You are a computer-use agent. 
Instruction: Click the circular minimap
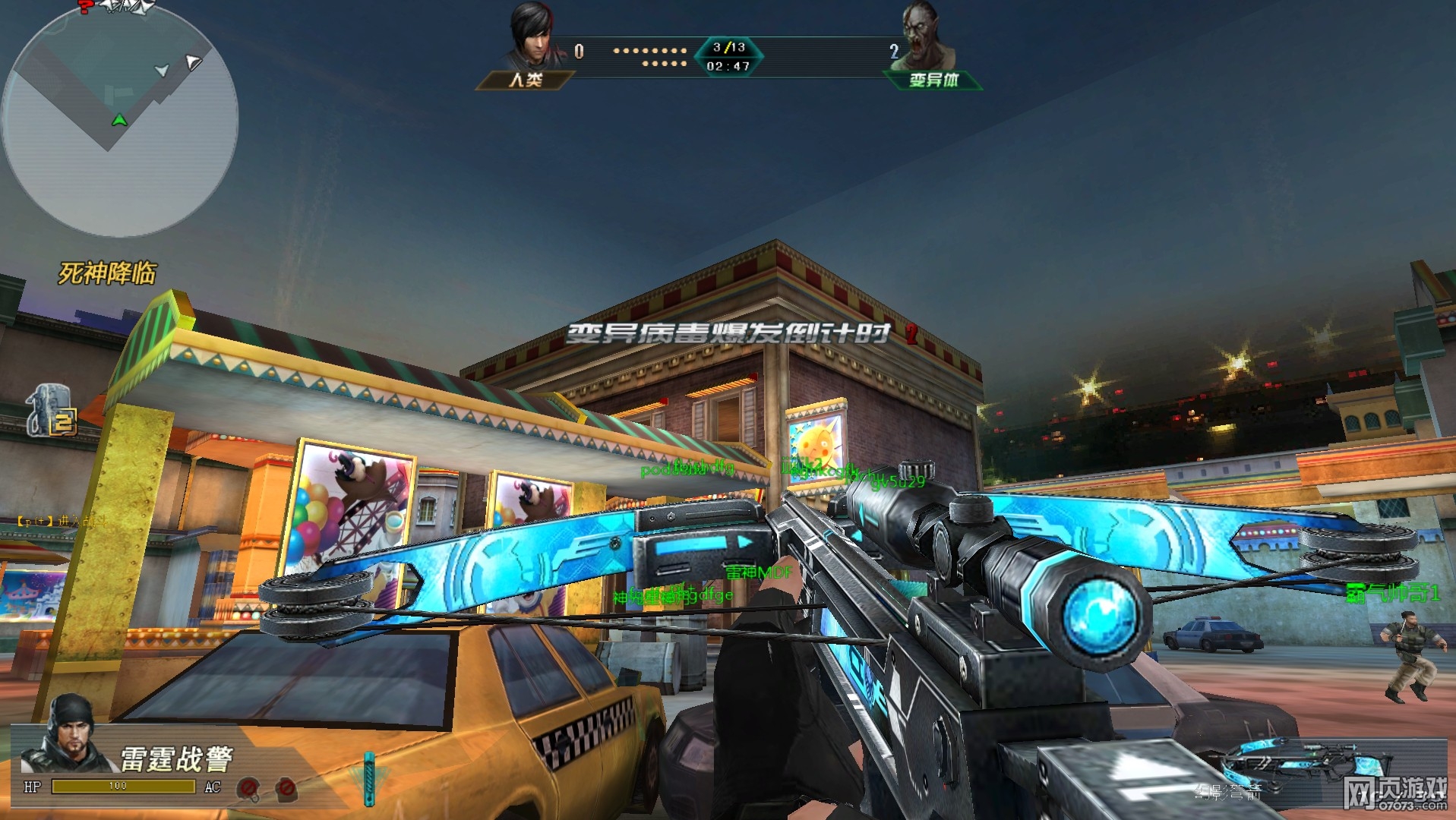[120, 118]
